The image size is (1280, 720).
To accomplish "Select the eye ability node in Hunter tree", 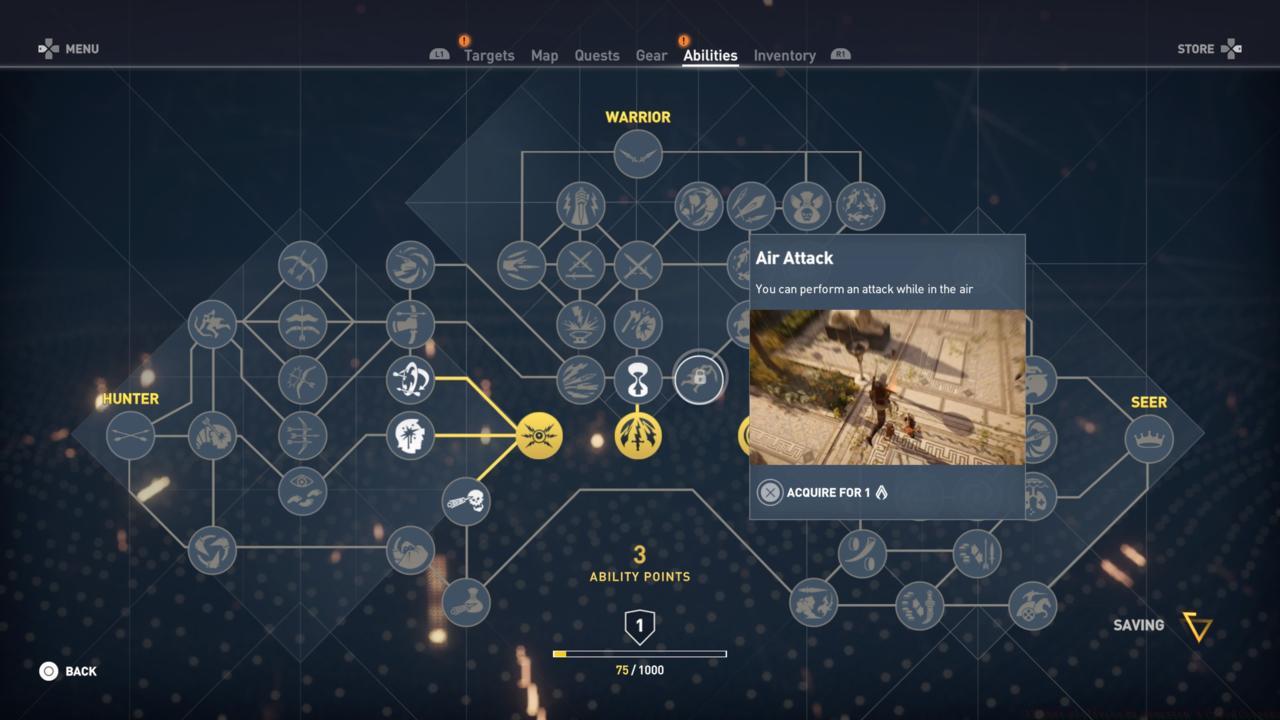I will (x=300, y=492).
